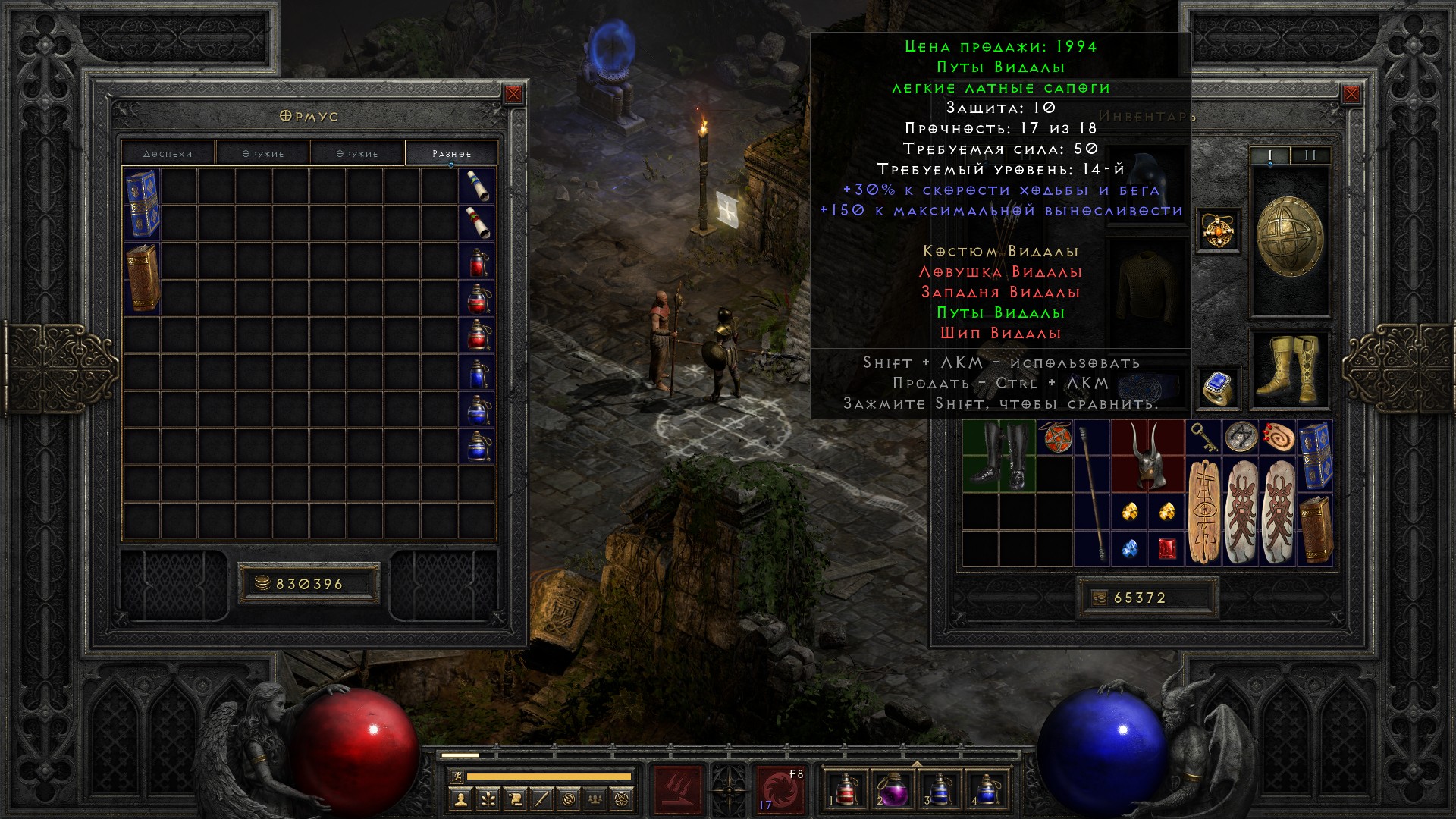The image size is (1456, 819).
Task: Pick up the long staff in inventory
Action: click(x=1092, y=493)
